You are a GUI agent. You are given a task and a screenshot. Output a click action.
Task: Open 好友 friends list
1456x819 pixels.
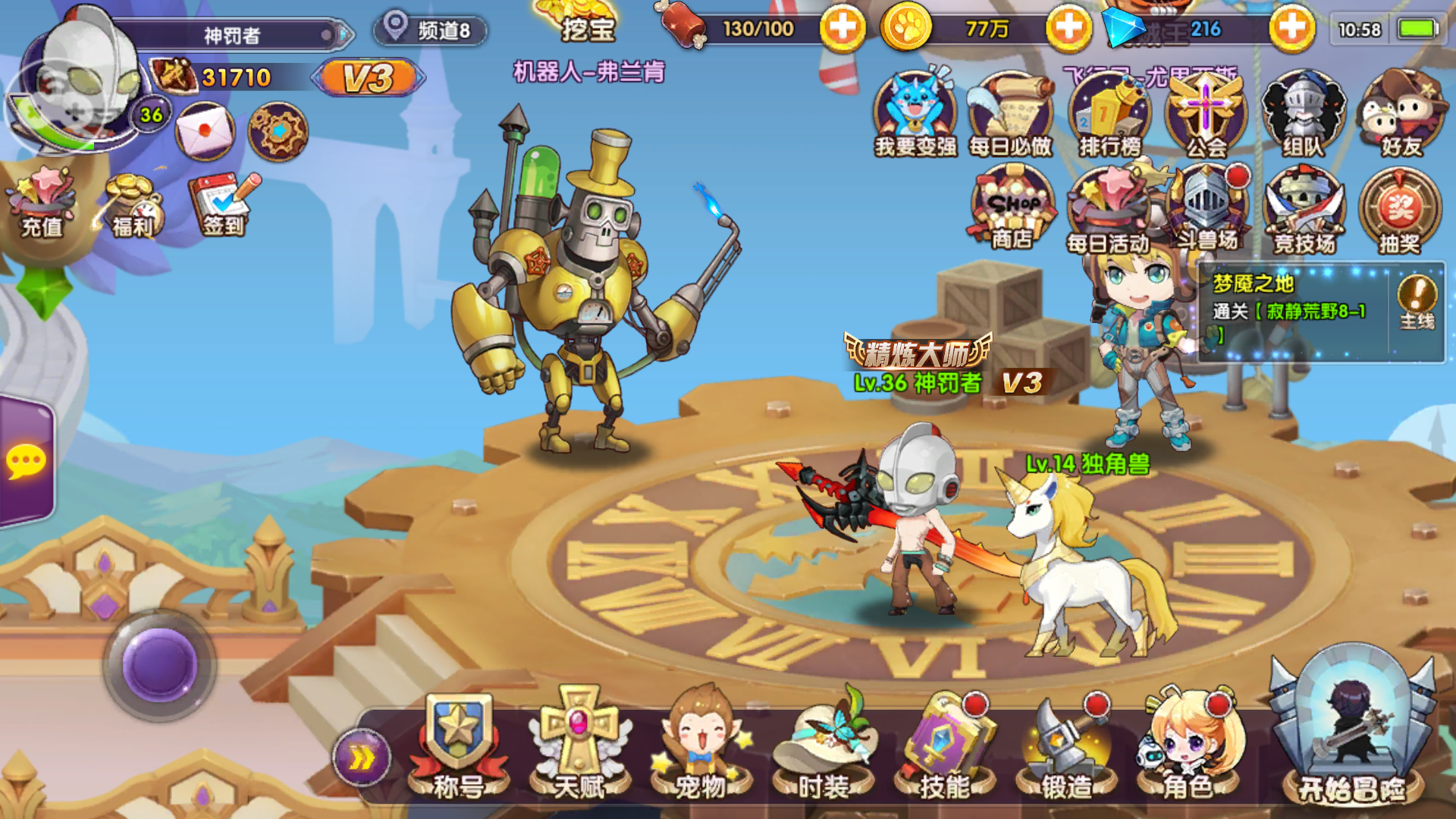(x=1398, y=114)
